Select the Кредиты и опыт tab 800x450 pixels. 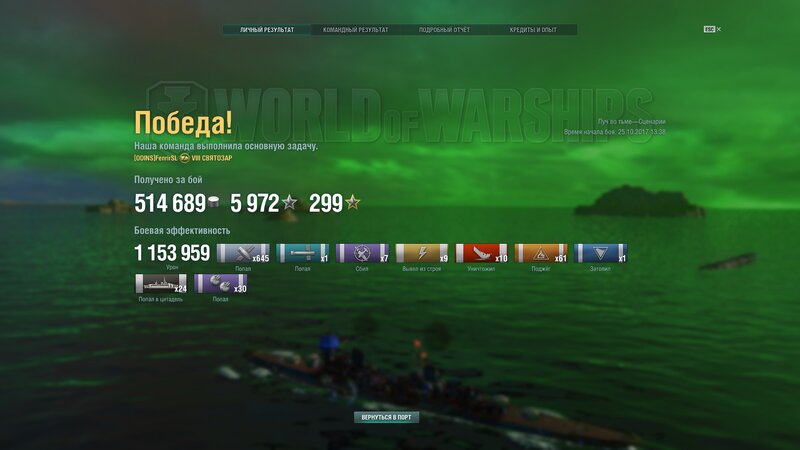[532, 30]
